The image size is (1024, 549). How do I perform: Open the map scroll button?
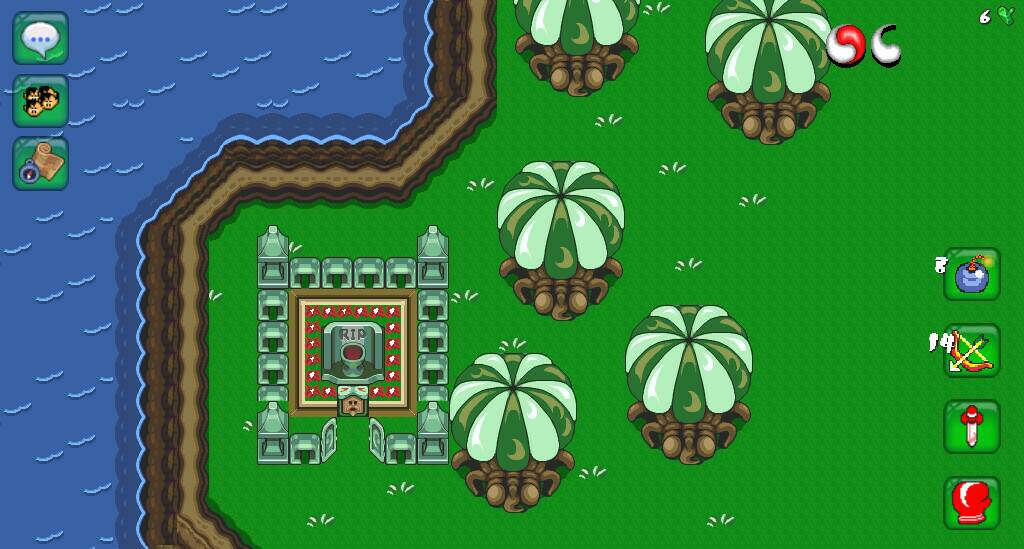point(40,163)
